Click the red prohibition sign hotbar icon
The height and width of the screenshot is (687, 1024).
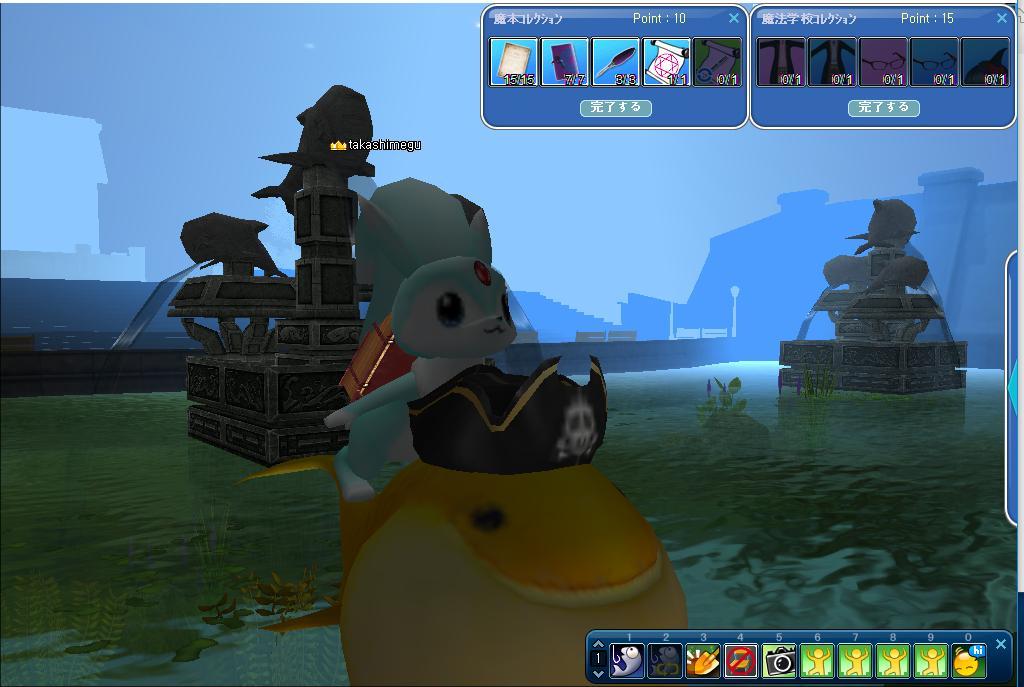click(740, 660)
